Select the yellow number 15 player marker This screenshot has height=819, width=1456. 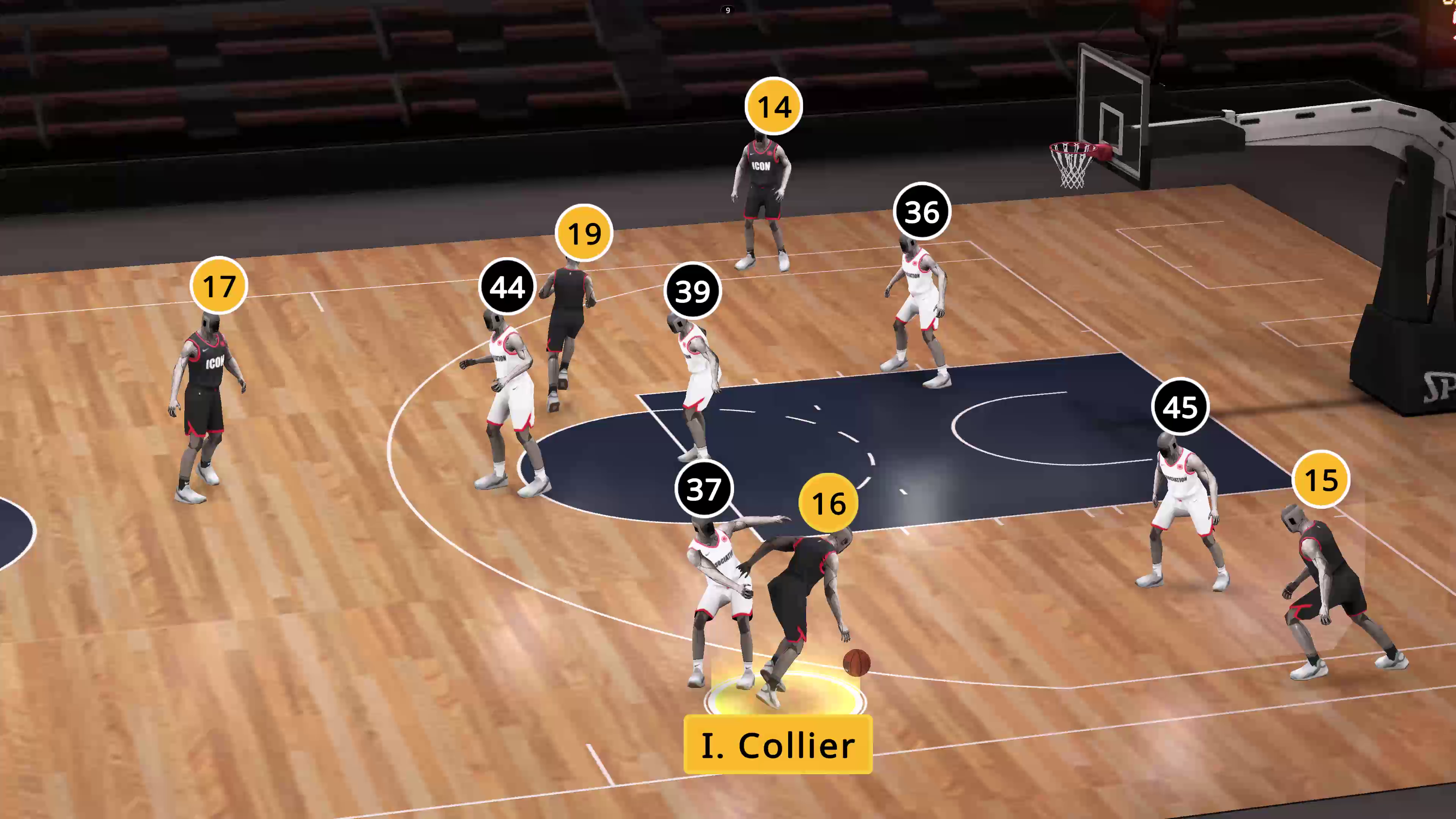(1321, 479)
